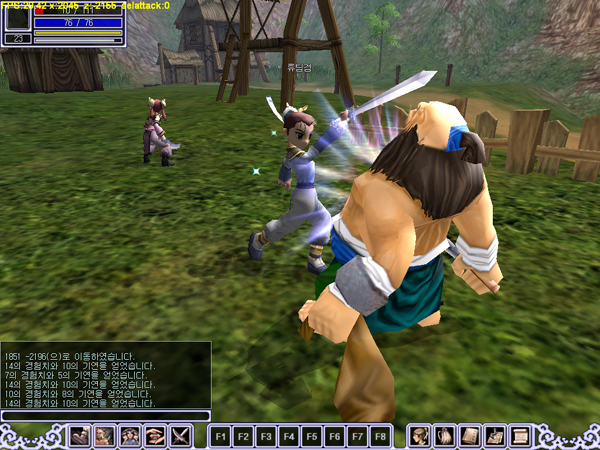Click the chat text input bar

[105, 415]
